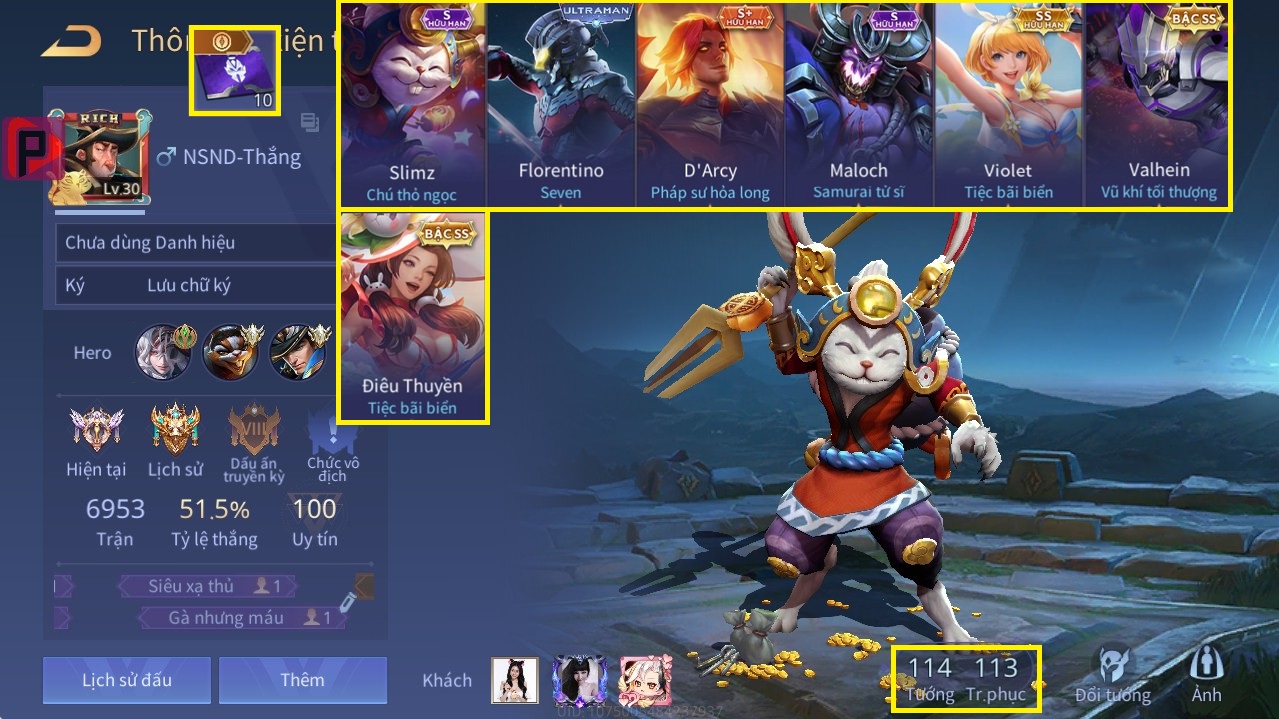View the Hiện tại current rank badge
Screen dimensions: 1279x719
point(96,440)
